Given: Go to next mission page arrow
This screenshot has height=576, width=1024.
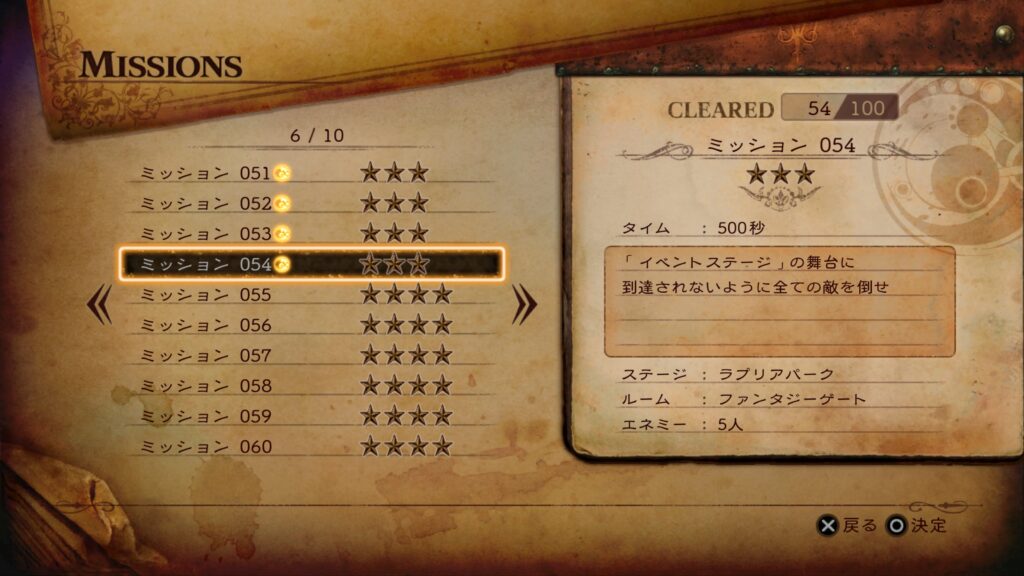Looking at the screenshot, I should click(524, 306).
